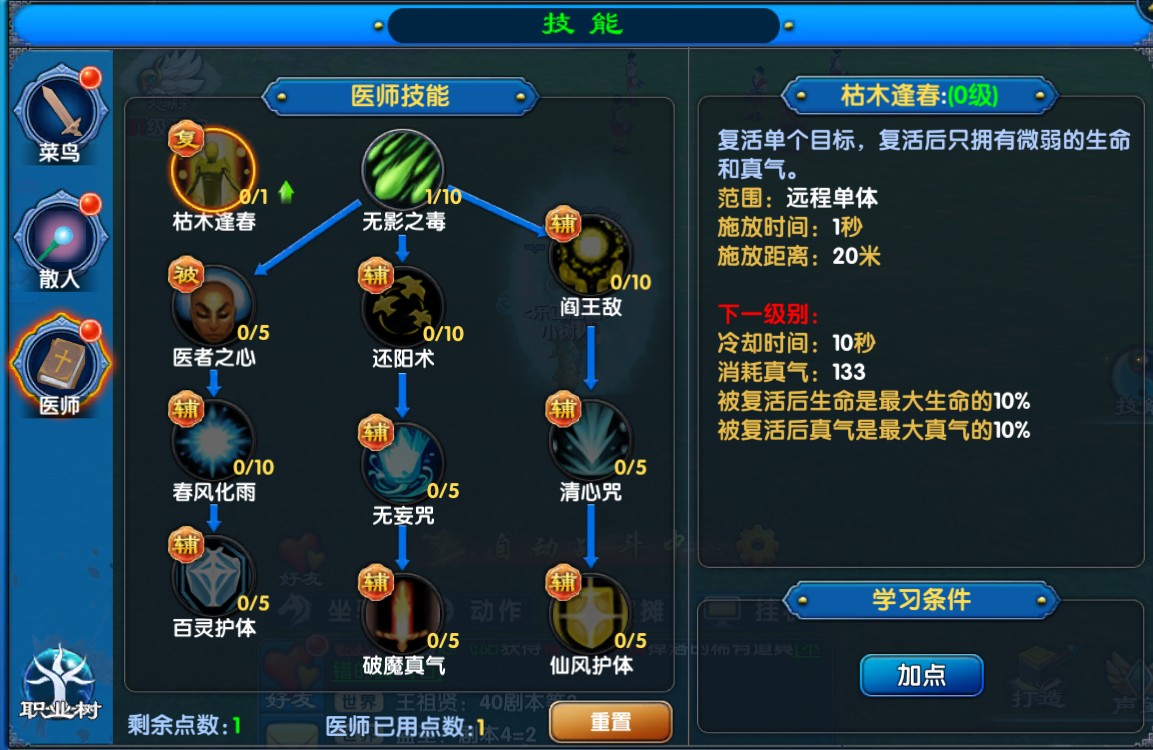Select the 散人 class tab

pos(60,240)
